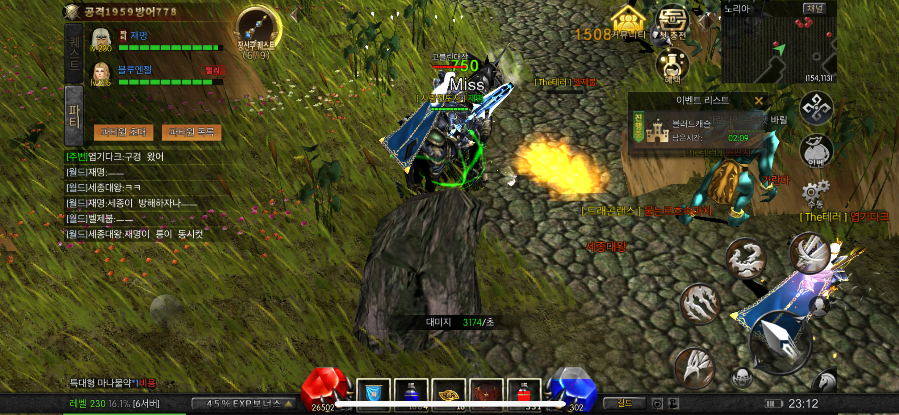
Task: Click the 길드 guild button
Action: (623, 403)
